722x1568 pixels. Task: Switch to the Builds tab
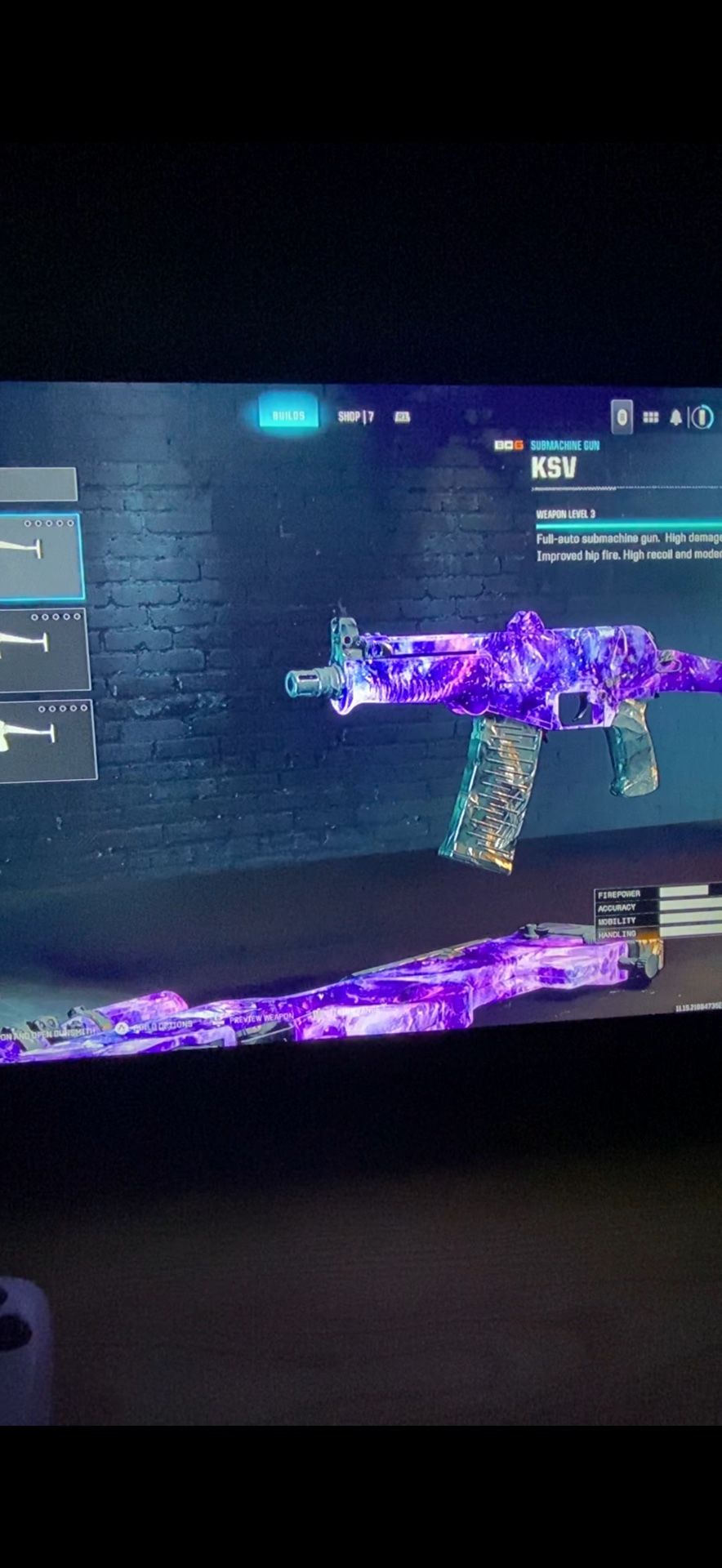(288, 415)
